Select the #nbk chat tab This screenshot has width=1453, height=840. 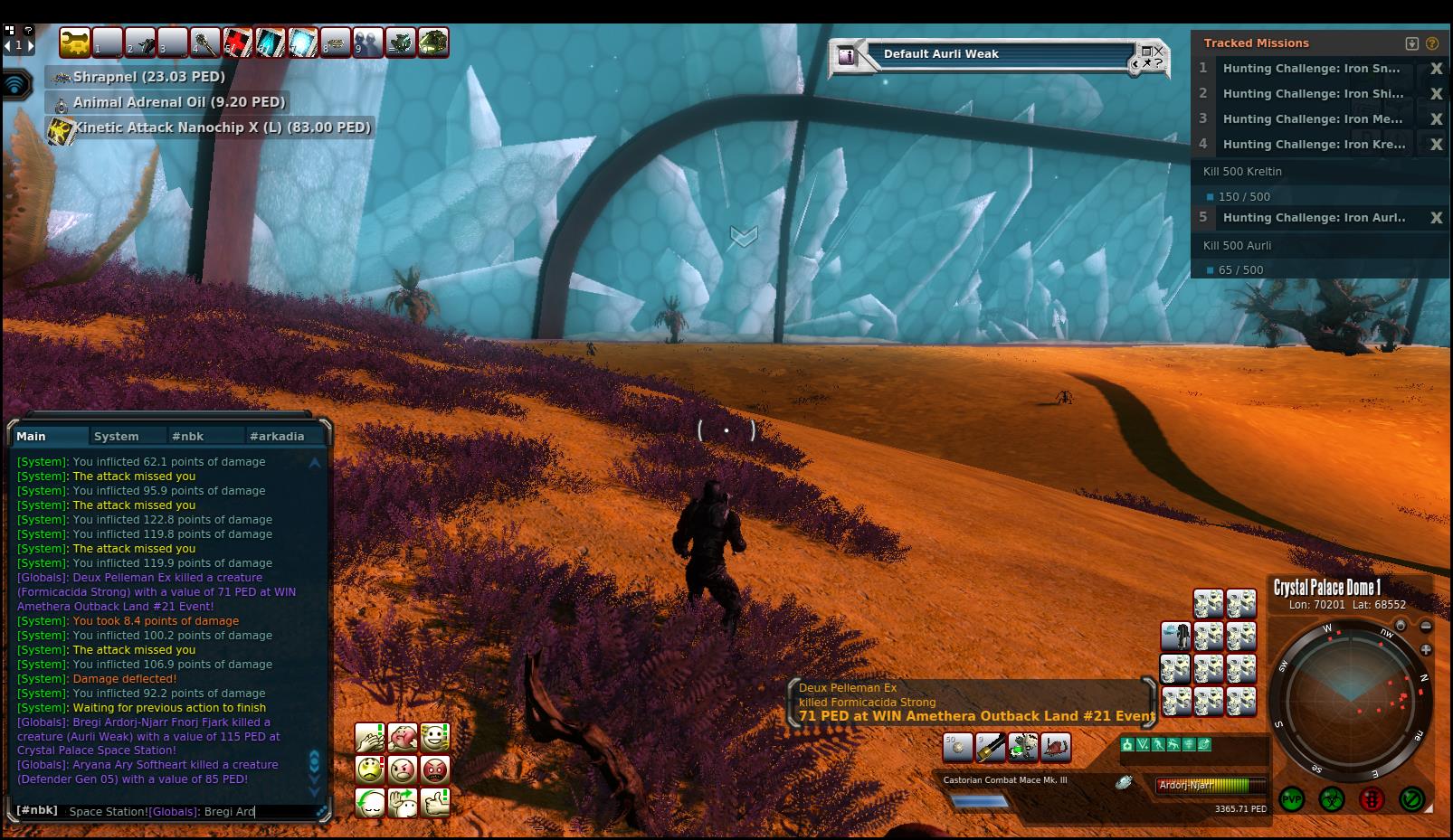(x=188, y=436)
